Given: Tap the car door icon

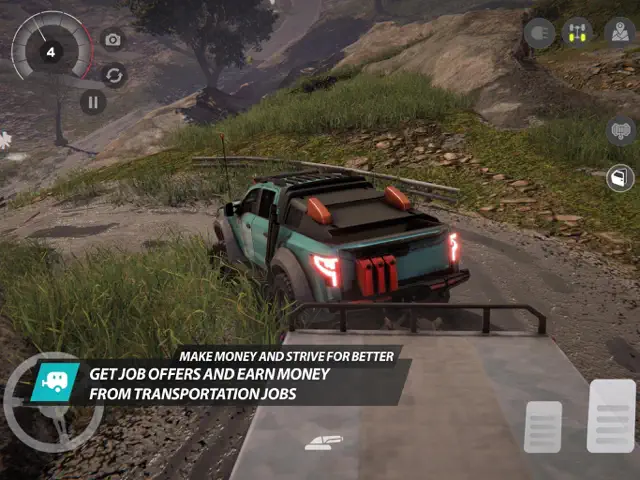Looking at the screenshot, I should [621, 178].
